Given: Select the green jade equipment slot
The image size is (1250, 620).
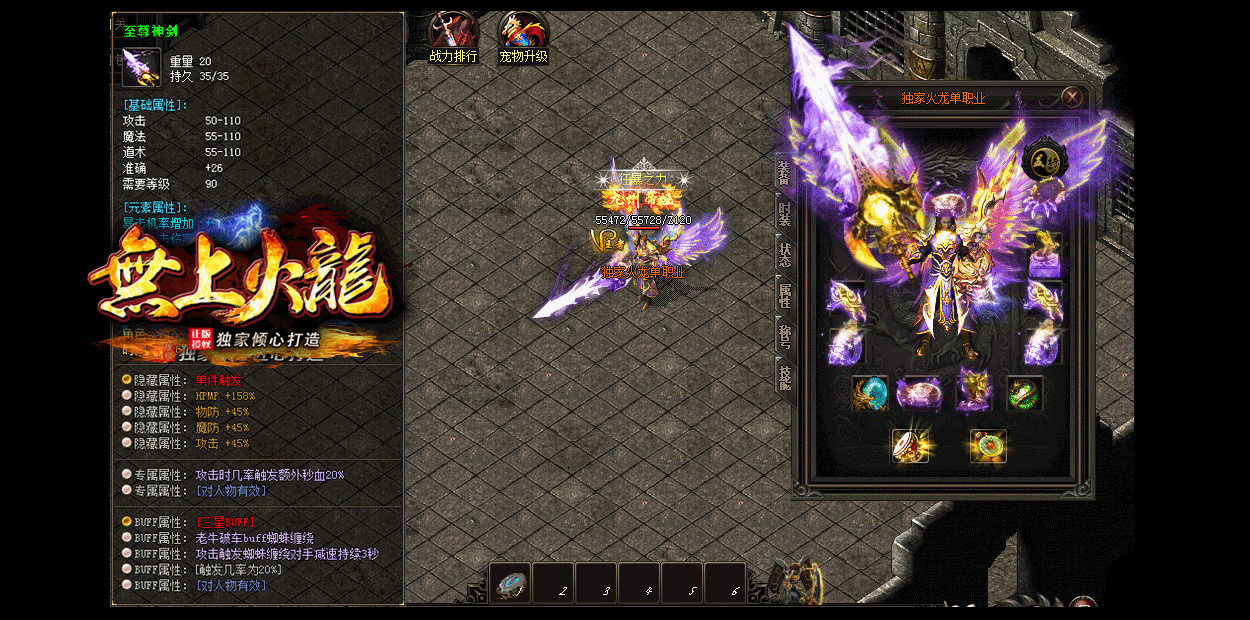Looking at the screenshot, I should tap(1023, 393).
